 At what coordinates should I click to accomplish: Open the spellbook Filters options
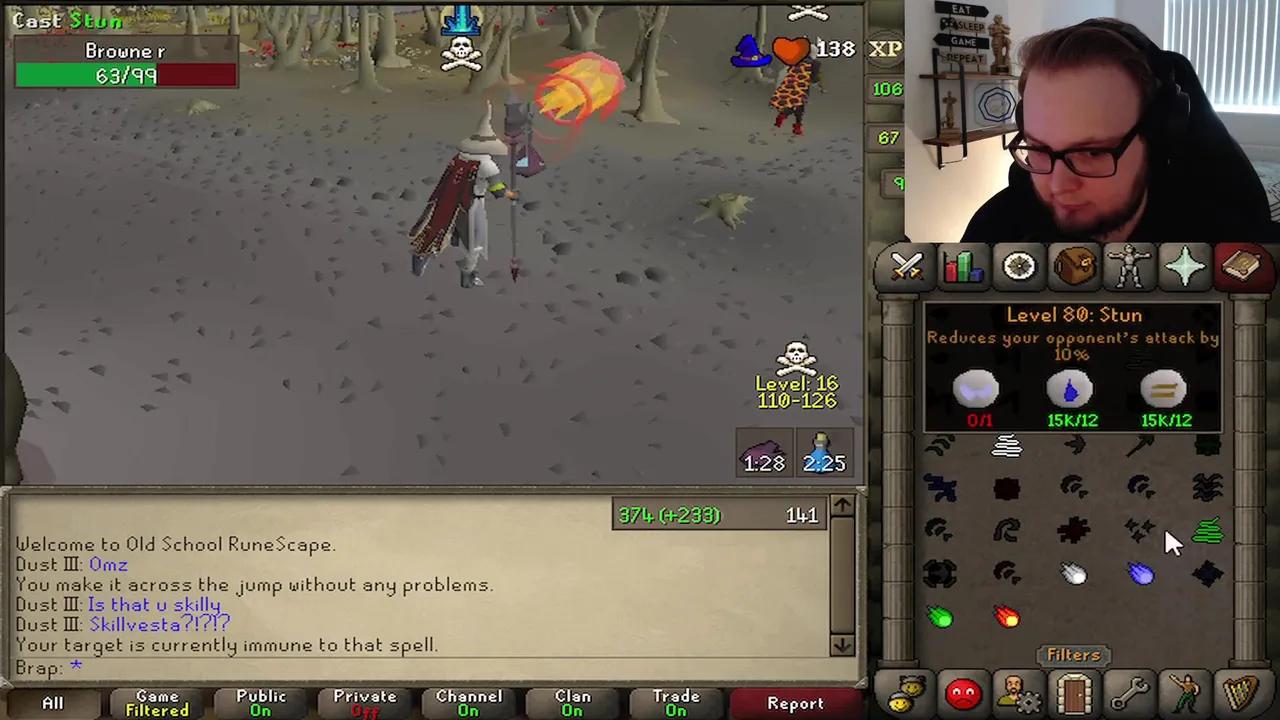1073,655
